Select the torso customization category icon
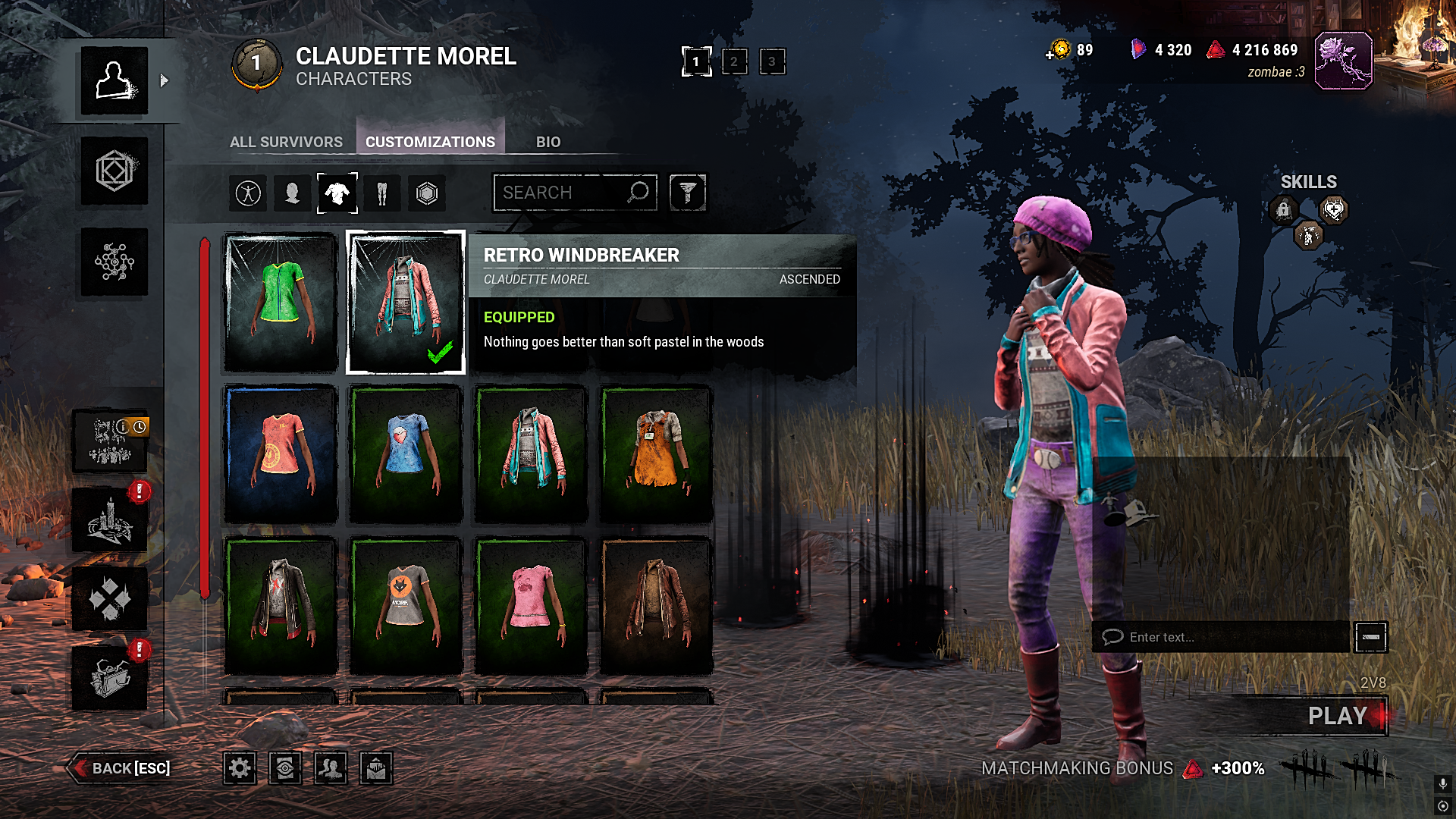The width and height of the screenshot is (1456, 819). coord(337,193)
